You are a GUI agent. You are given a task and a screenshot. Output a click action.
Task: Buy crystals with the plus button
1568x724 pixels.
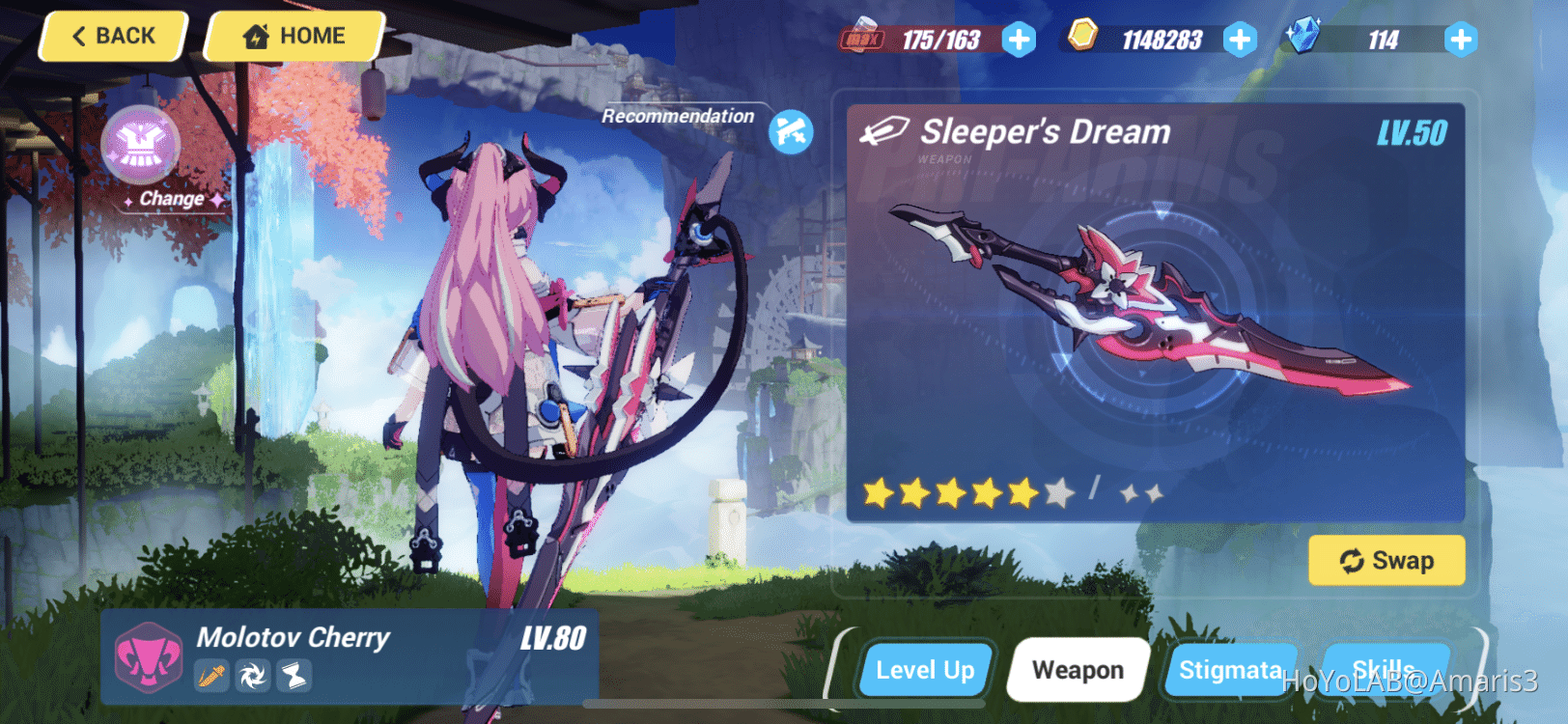coord(1461,40)
